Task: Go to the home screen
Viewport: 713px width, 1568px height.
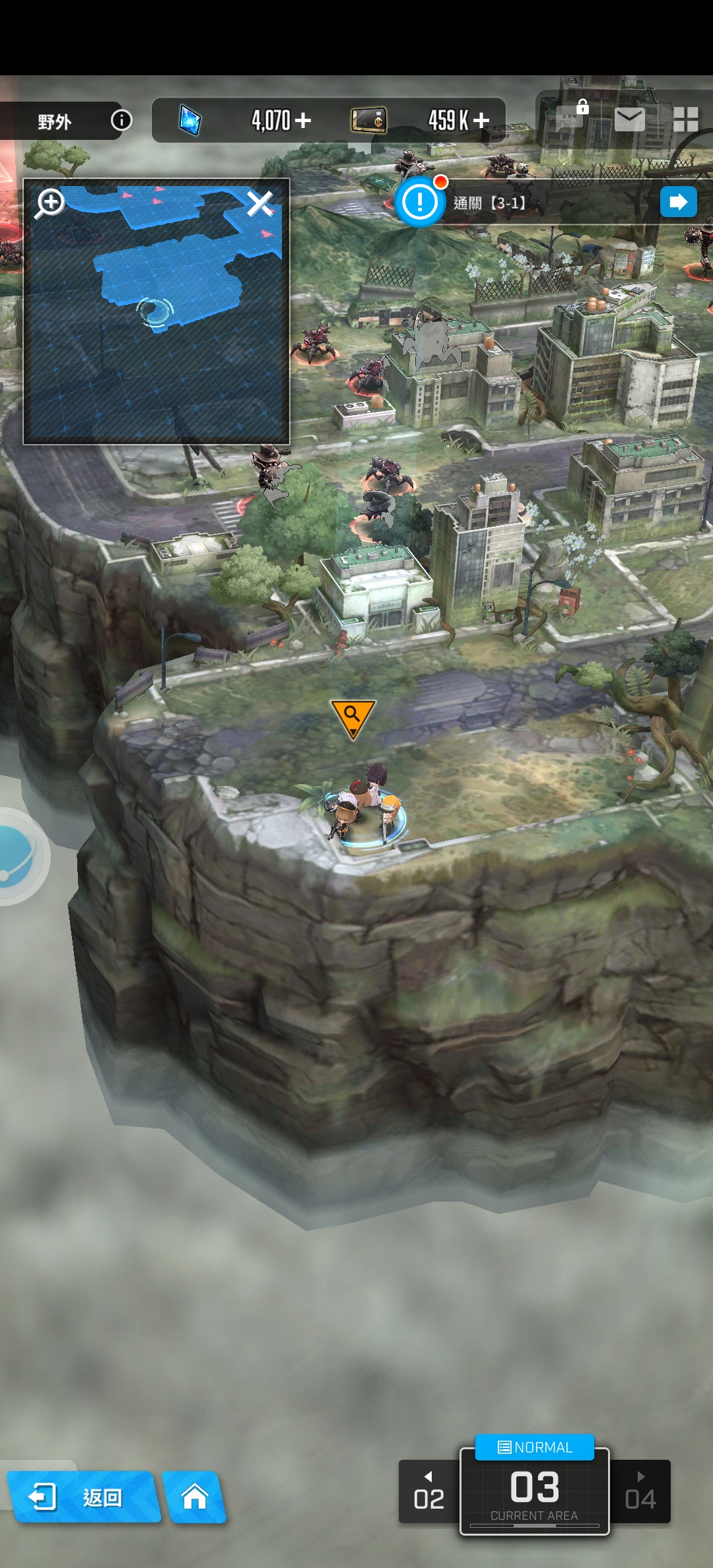Action: 195,1497
